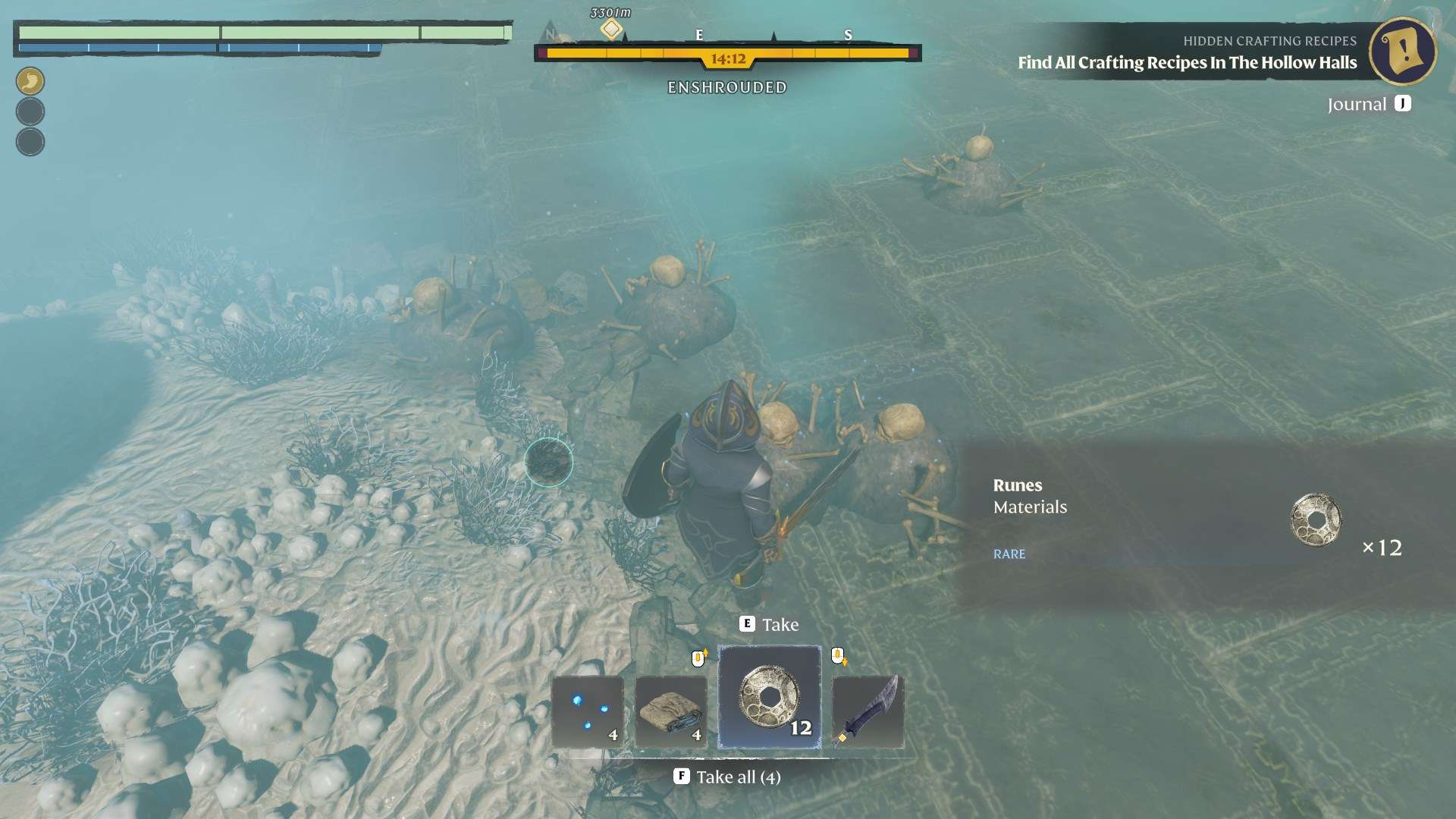Pick the blue sparks loot slot
1456x819 pixels.
click(588, 712)
